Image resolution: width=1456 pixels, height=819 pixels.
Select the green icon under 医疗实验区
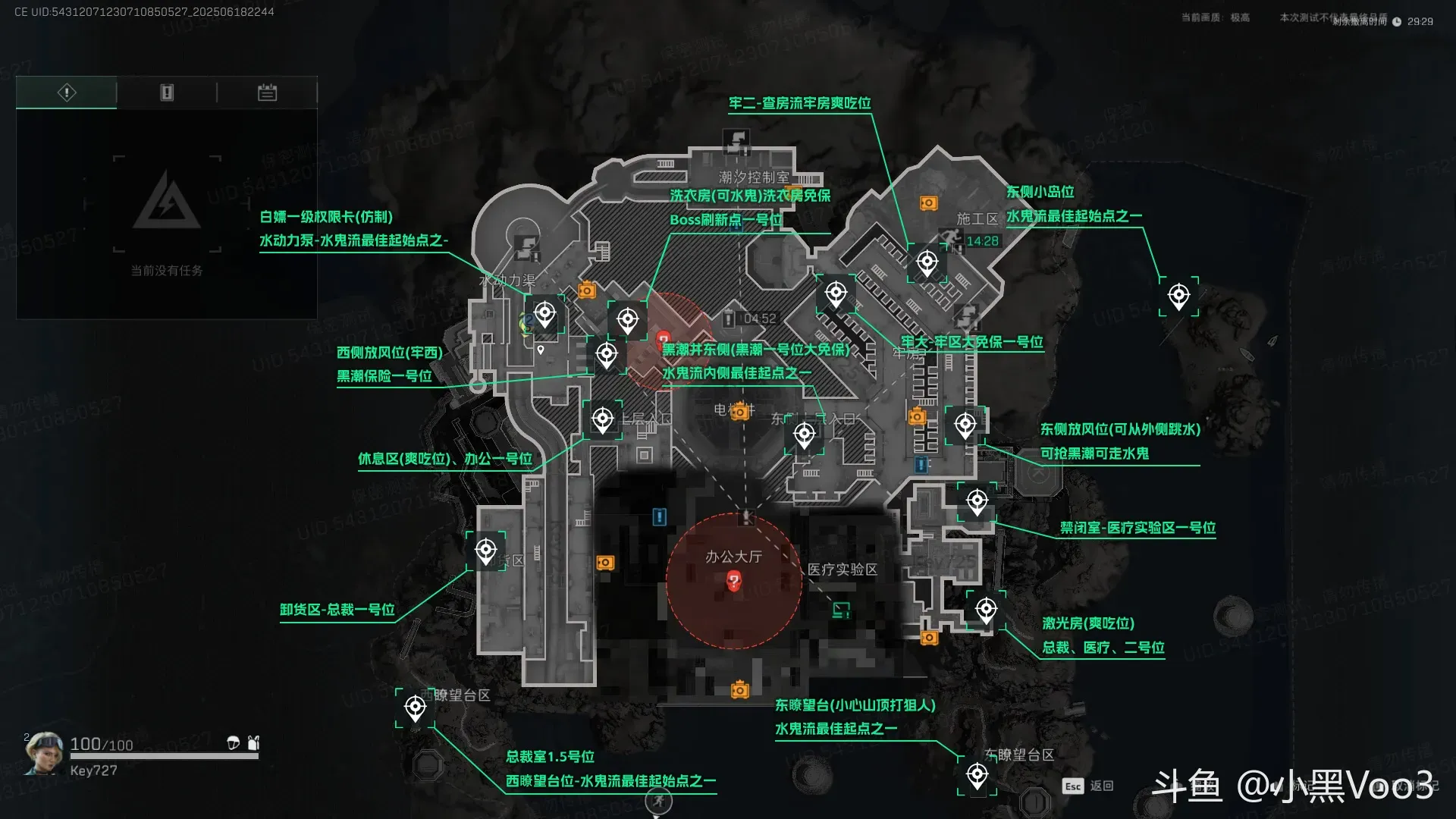coord(840,610)
